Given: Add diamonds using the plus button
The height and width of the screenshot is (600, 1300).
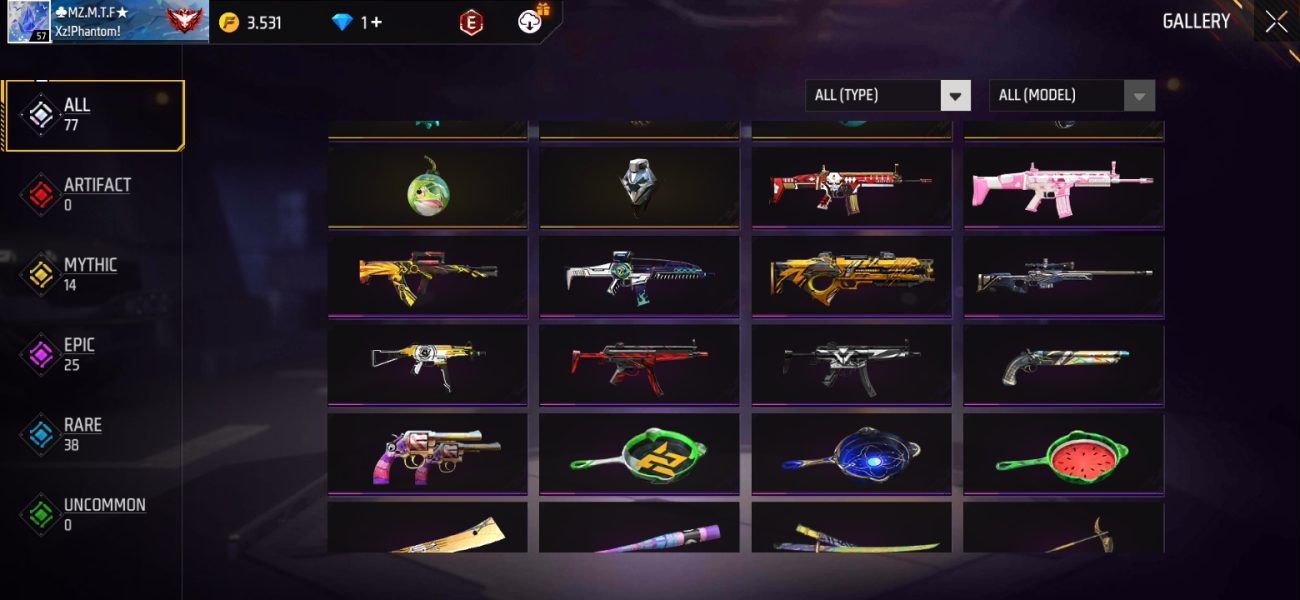Looking at the screenshot, I should [375, 22].
